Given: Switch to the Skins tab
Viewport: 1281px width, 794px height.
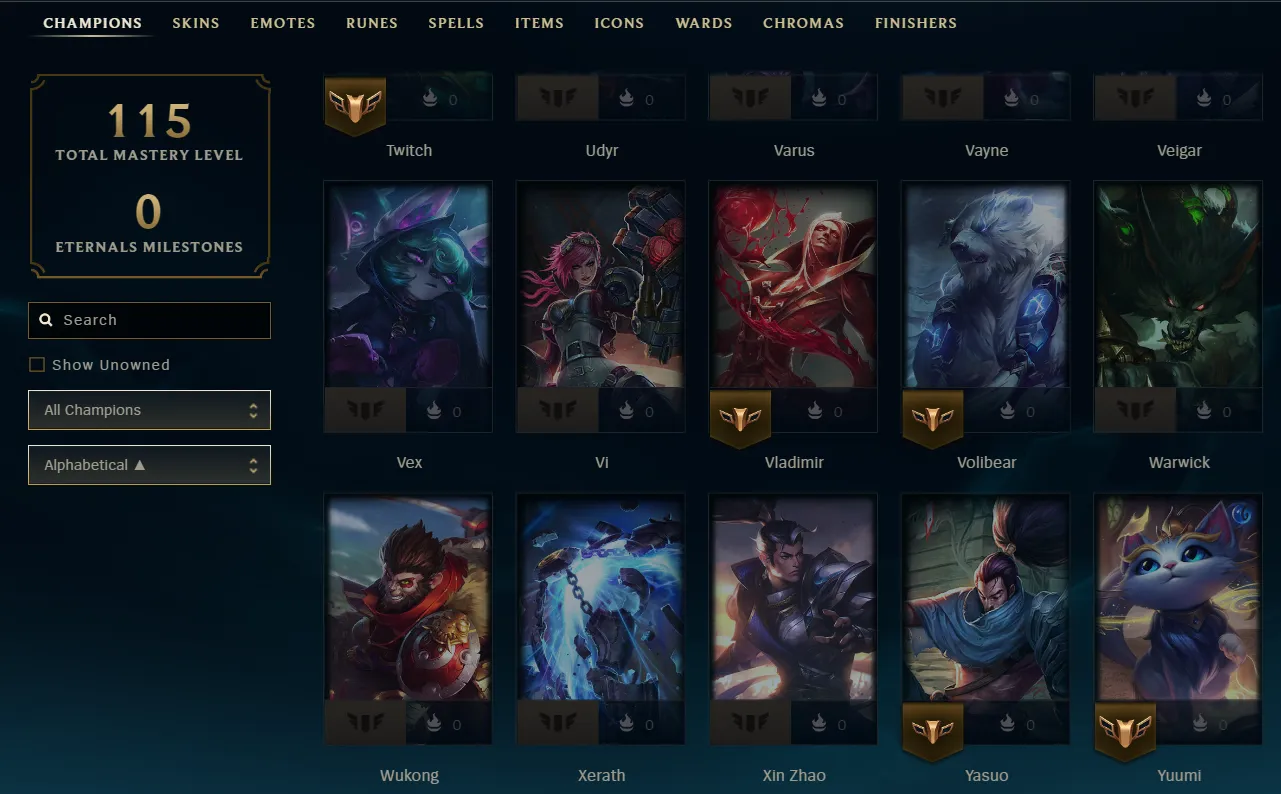Looking at the screenshot, I should pos(195,23).
